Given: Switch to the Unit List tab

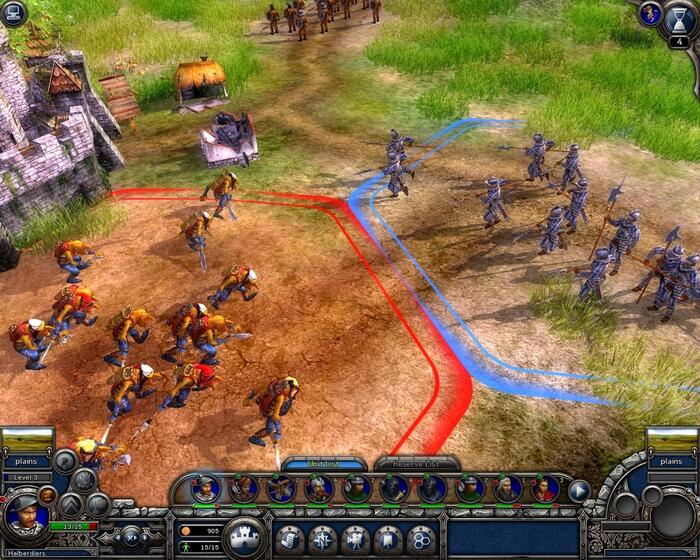Looking at the screenshot, I should coord(323,463).
